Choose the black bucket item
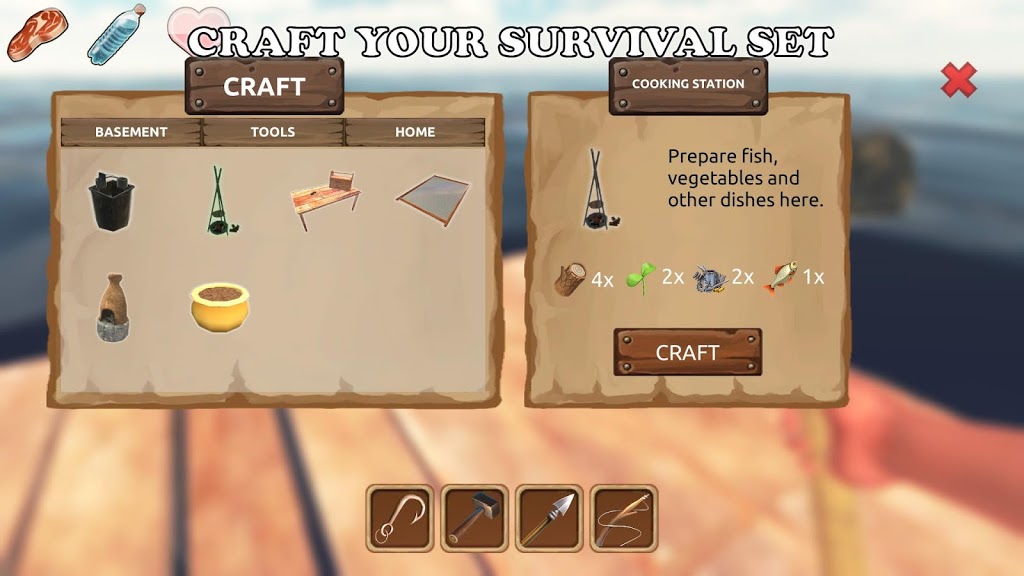The width and height of the screenshot is (1024, 576). tap(112, 201)
